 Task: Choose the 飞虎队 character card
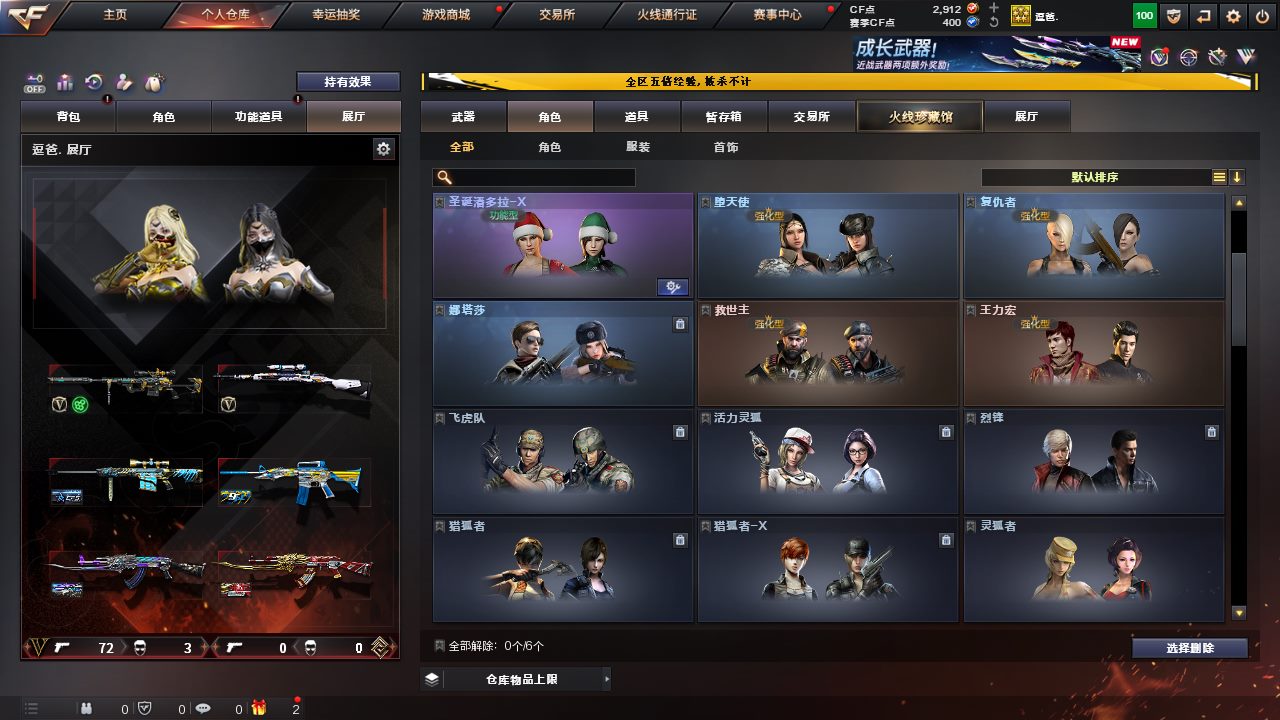point(562,462)
